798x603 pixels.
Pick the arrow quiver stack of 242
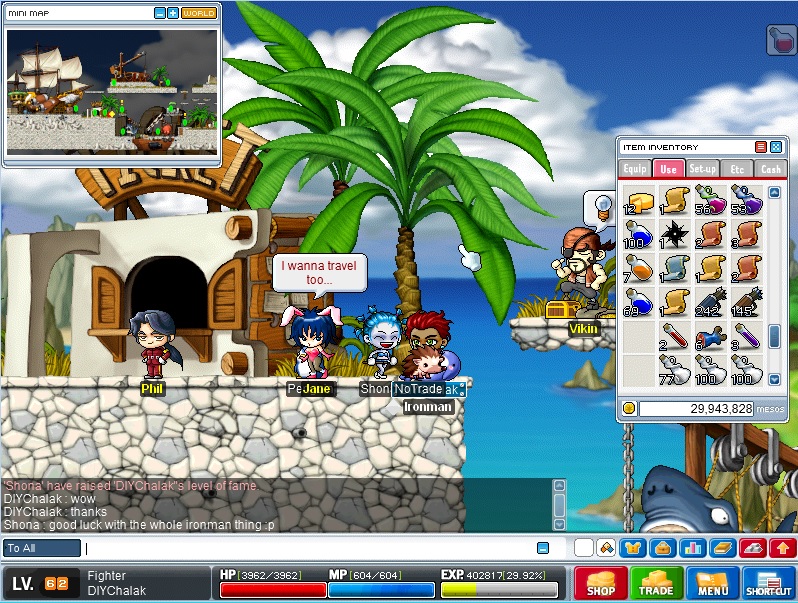pos(707,301)
